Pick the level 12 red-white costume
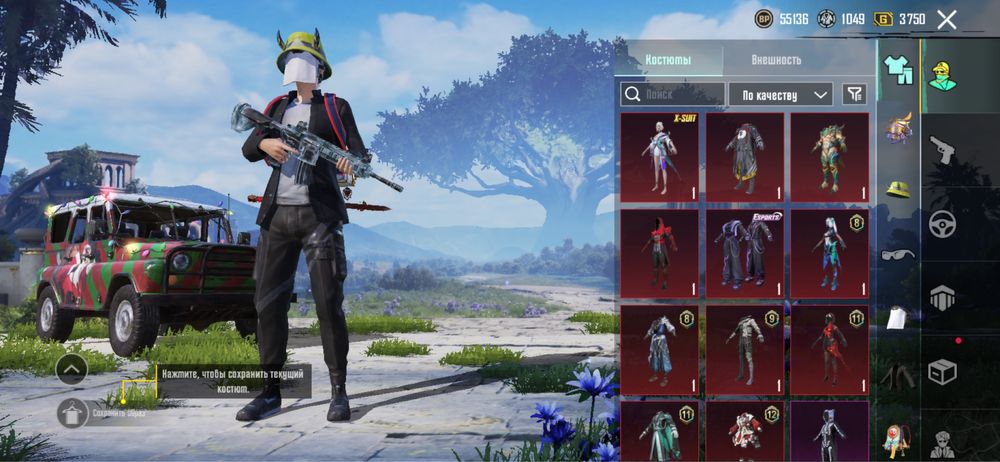The image size is (1000, 462). (x=745, y=430)
